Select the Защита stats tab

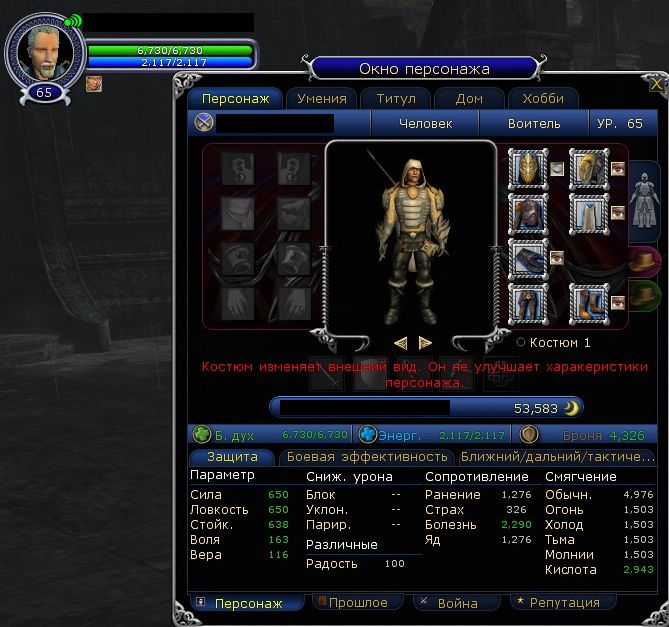pos(232,456)
